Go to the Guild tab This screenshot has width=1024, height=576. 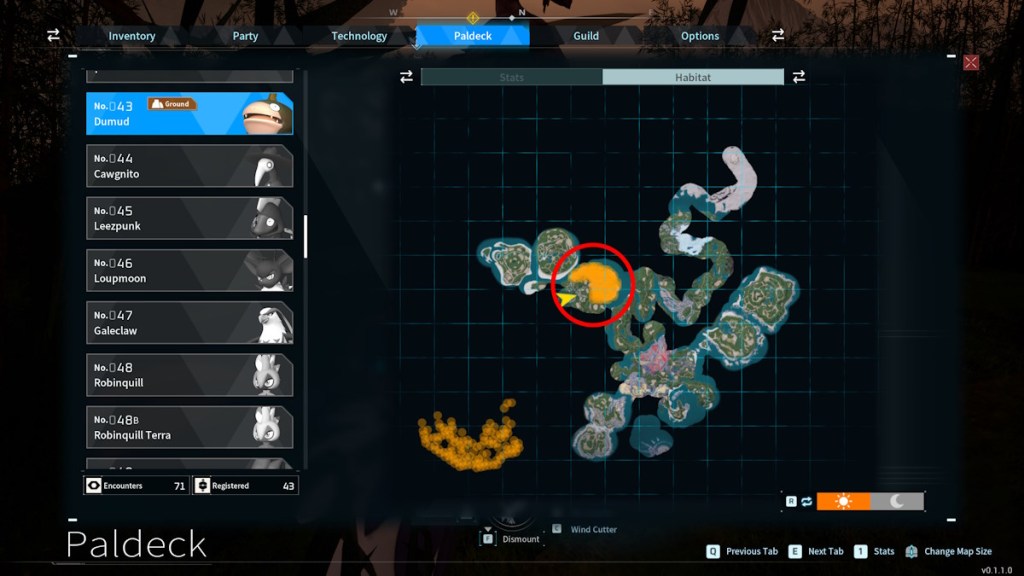pos(586,36)
